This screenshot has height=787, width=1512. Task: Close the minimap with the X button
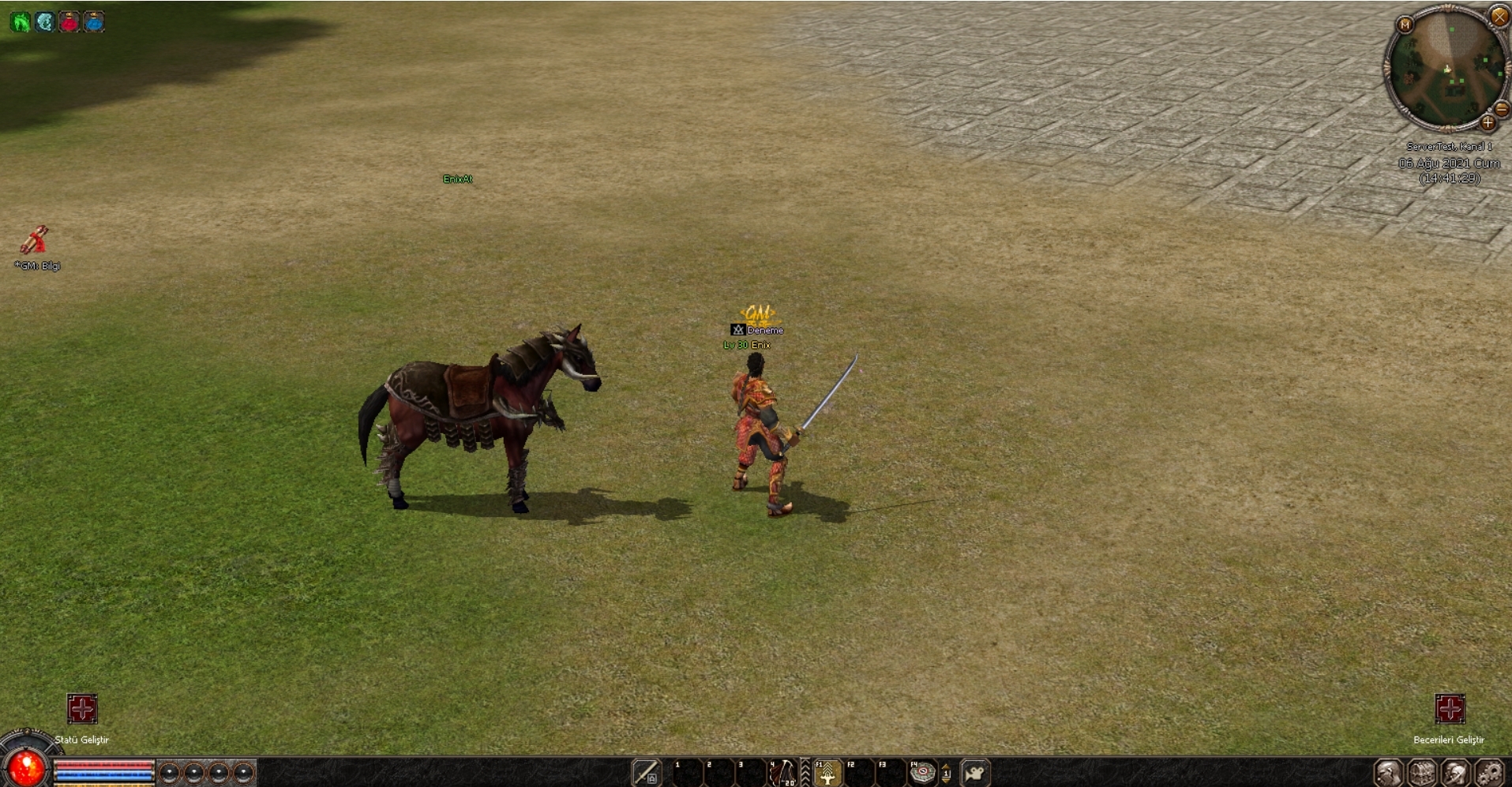(1499, 16)
